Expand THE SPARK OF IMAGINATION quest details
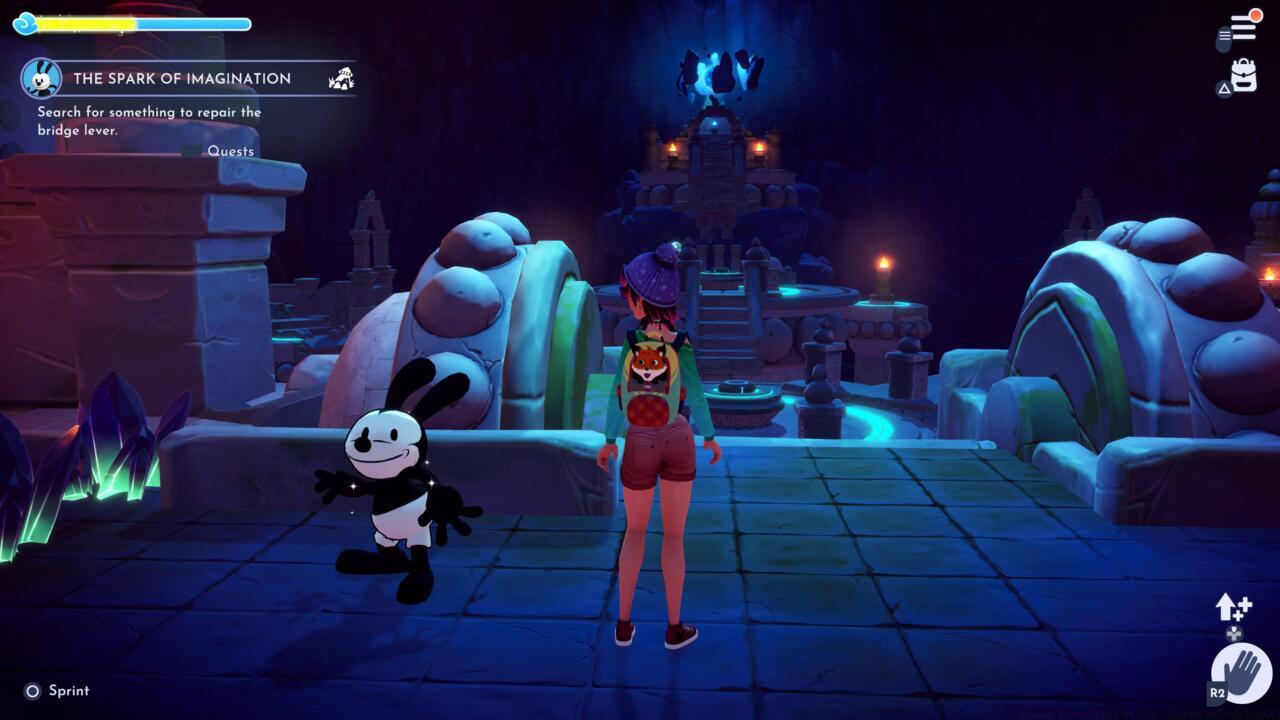1280x720 pixels. (180, 78)
